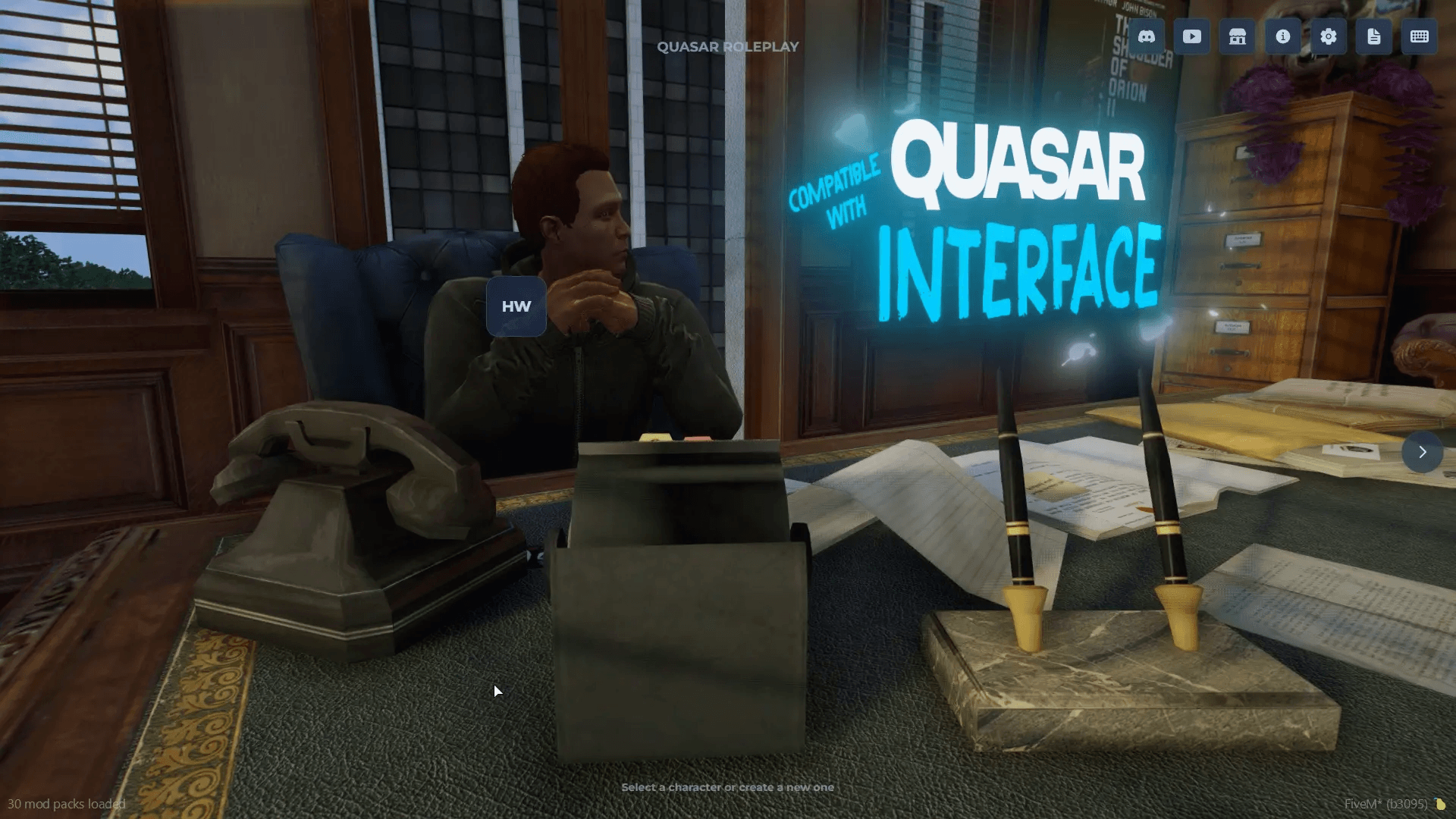1456x819 pixels.
Task: Click the 'Select a character or create a new one' prompt
Action: tap(727, 787)
